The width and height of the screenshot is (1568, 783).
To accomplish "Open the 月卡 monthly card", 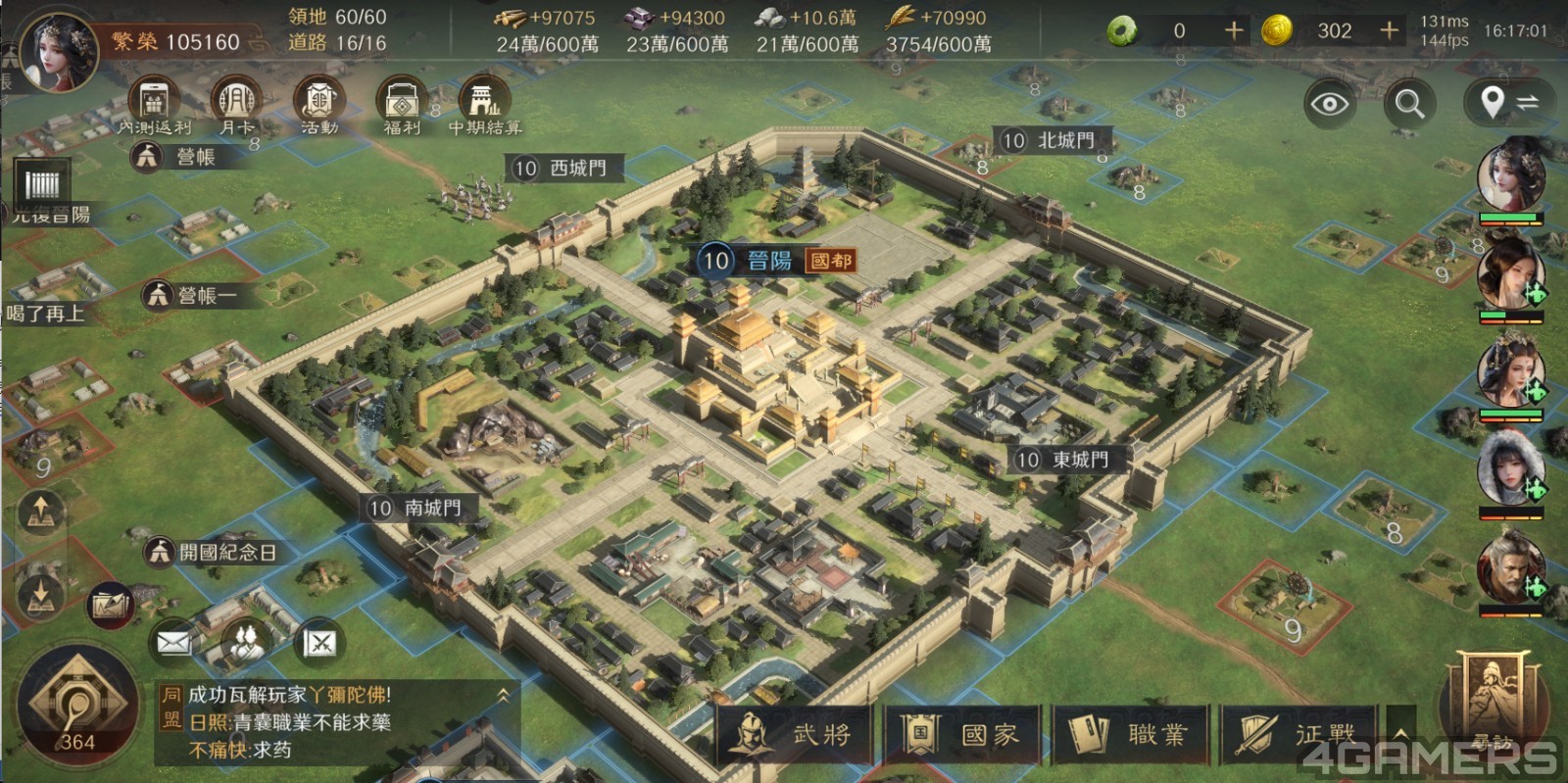I will point(236,104).
